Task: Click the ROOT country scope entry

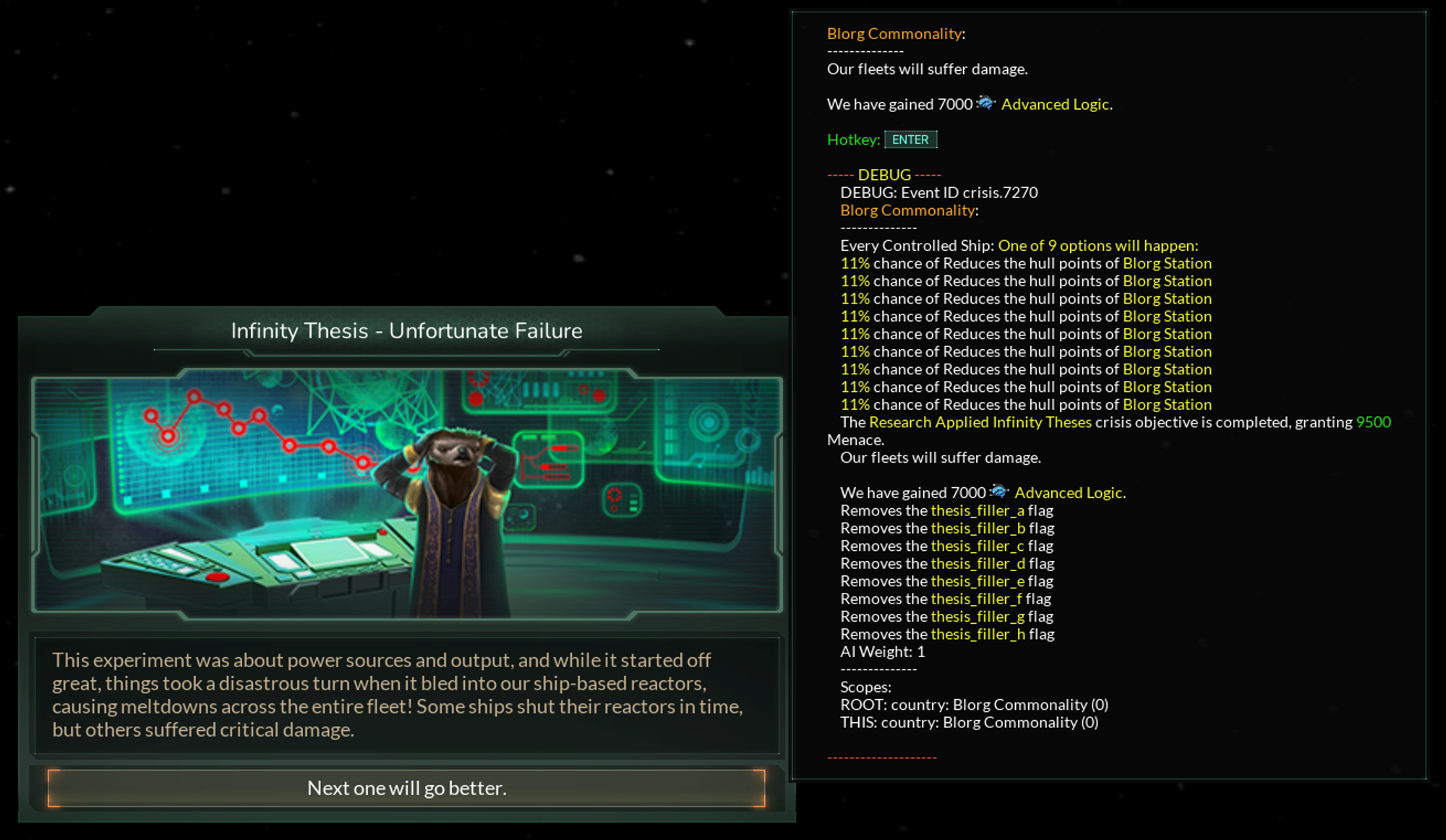Action: tap(975, 705)
